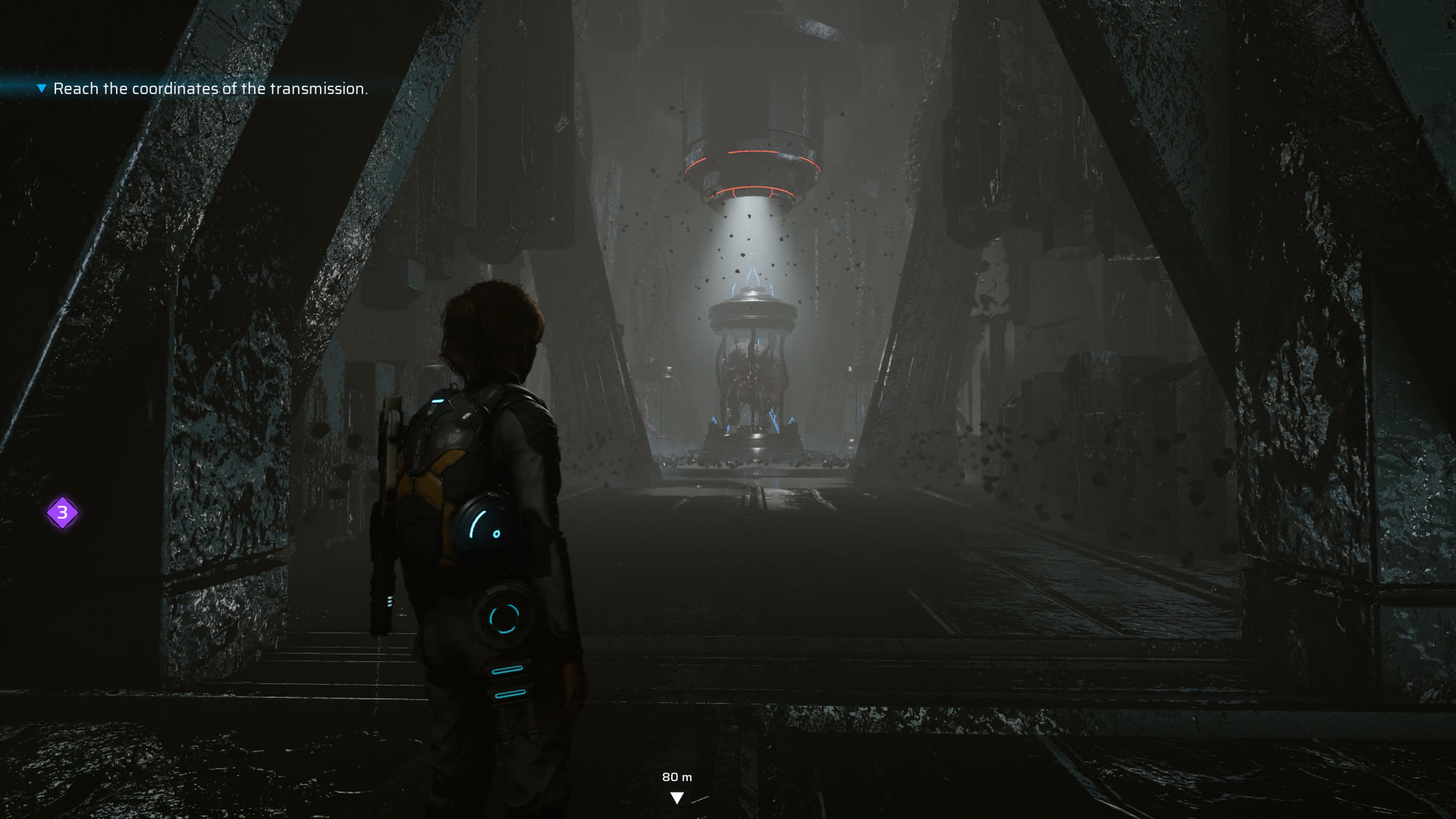Image resolution: width=1456 pixels, height=819 pixels.
Task: Select the transmission objective tracker text
Action: click(210, 89)
